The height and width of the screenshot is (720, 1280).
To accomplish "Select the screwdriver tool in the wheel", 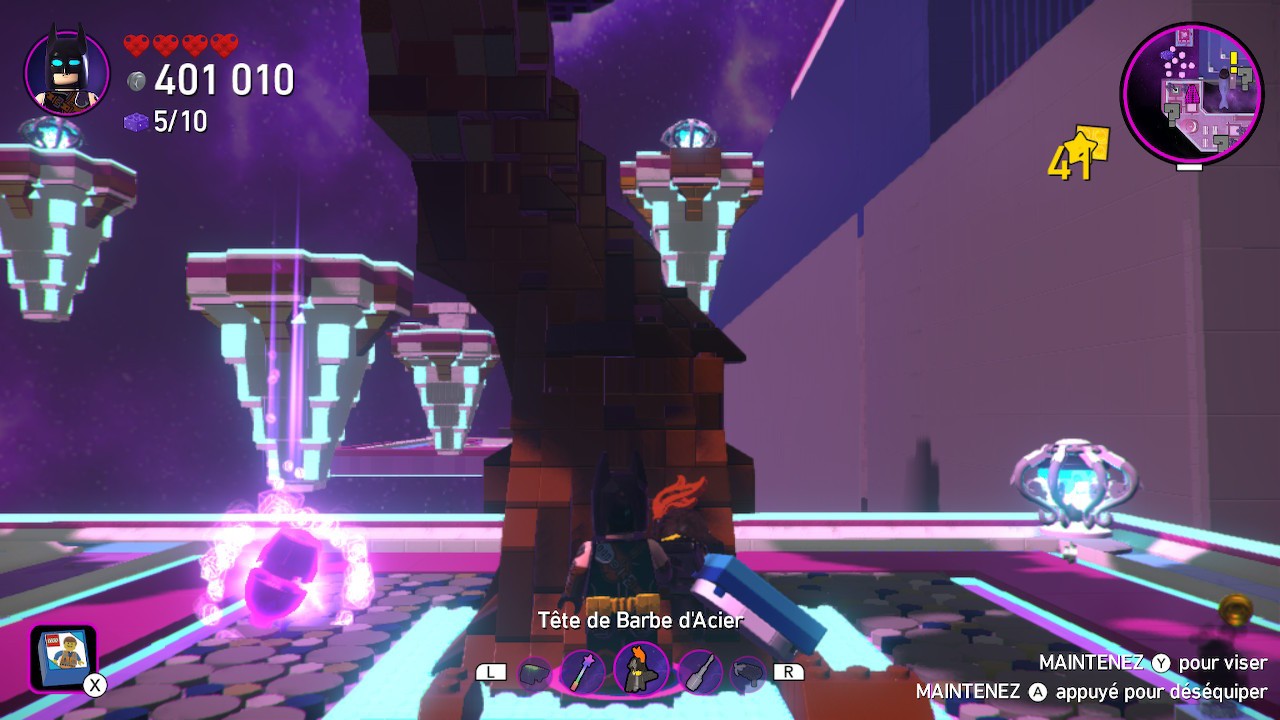I will (699, 670).
